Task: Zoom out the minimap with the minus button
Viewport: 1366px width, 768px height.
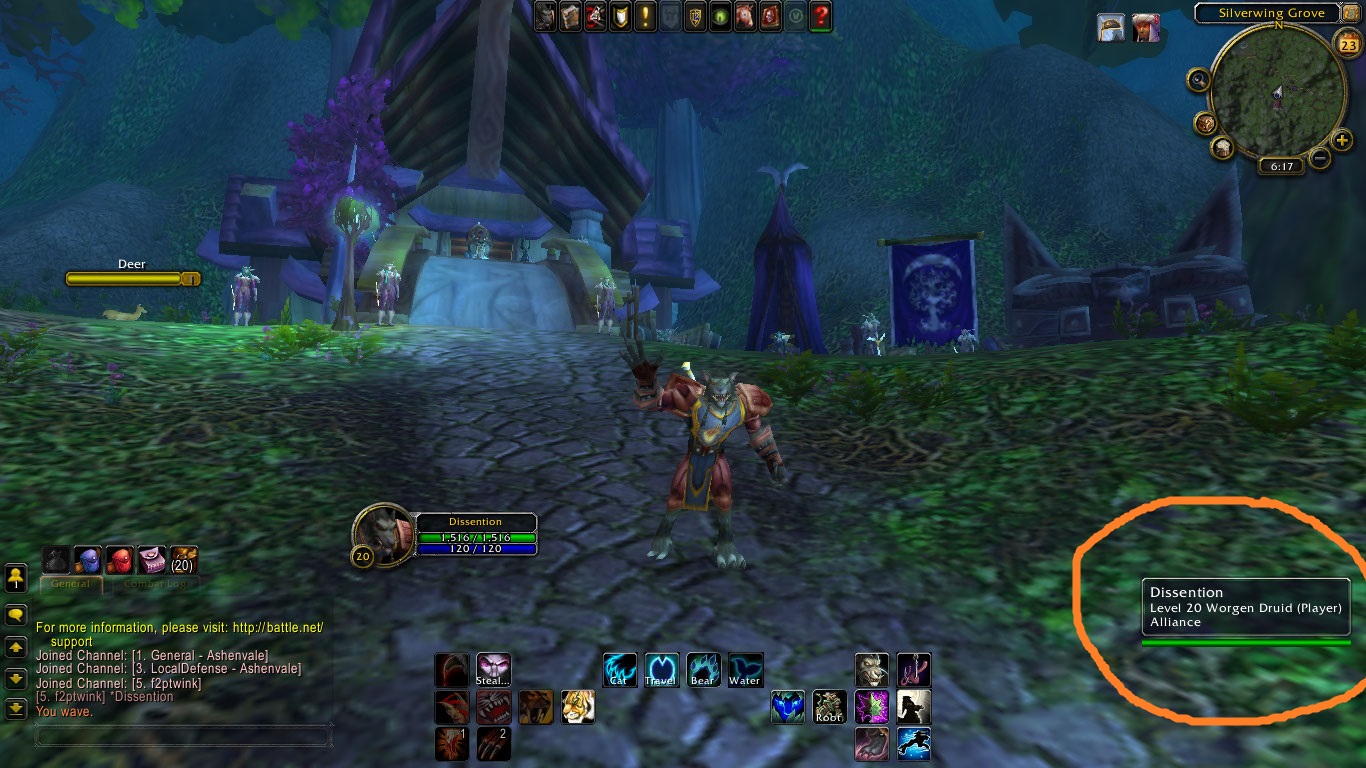Action: pyautogui.click(x=1320, y=157)
